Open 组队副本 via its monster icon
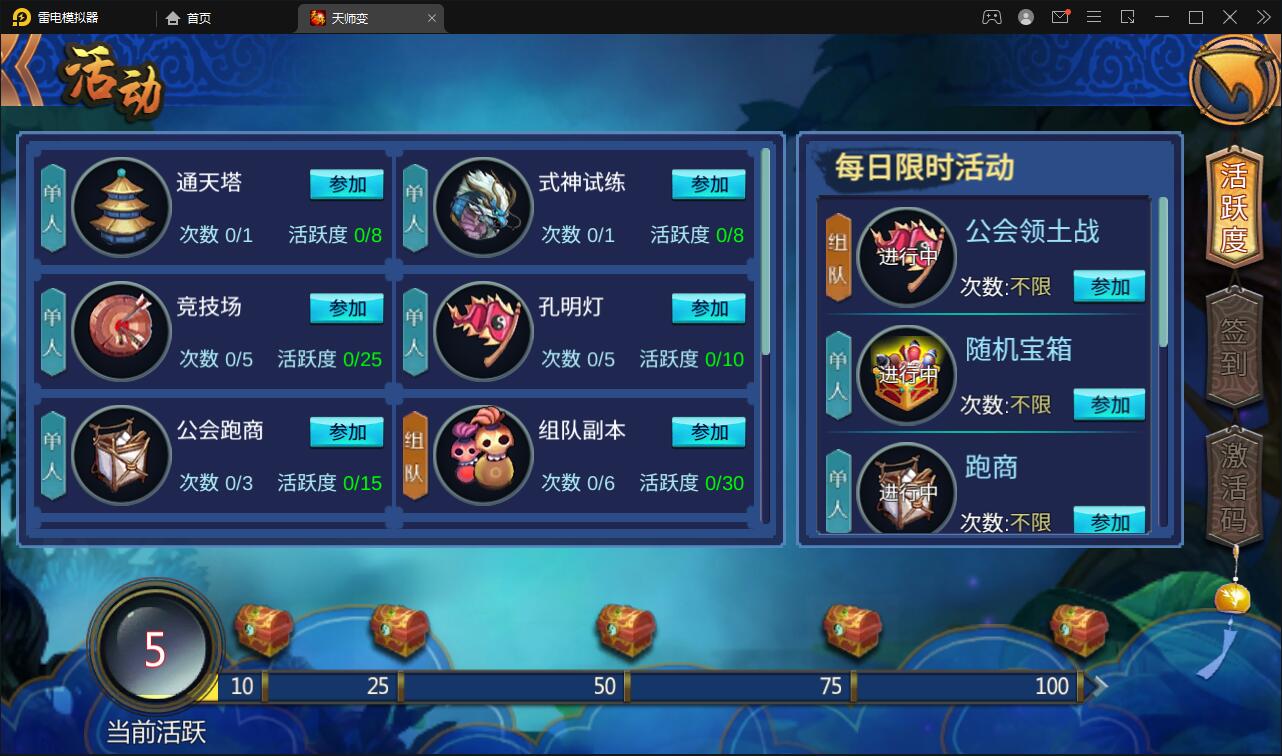Screen dimensions: 1282x756 [x=482, y=455]
